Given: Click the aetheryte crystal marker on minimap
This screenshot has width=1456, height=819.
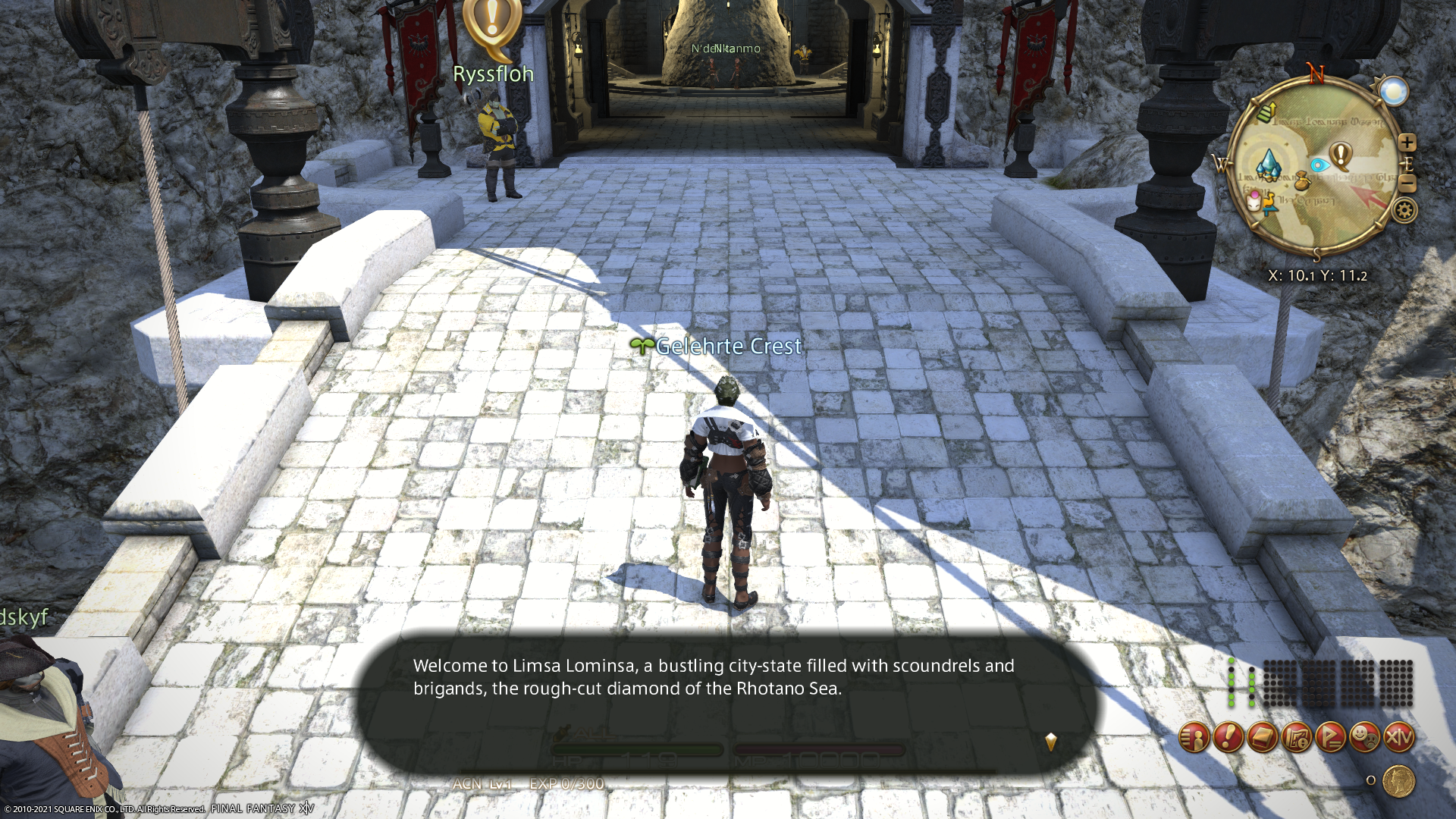Looking at the screenshot, I should 1268,162.
